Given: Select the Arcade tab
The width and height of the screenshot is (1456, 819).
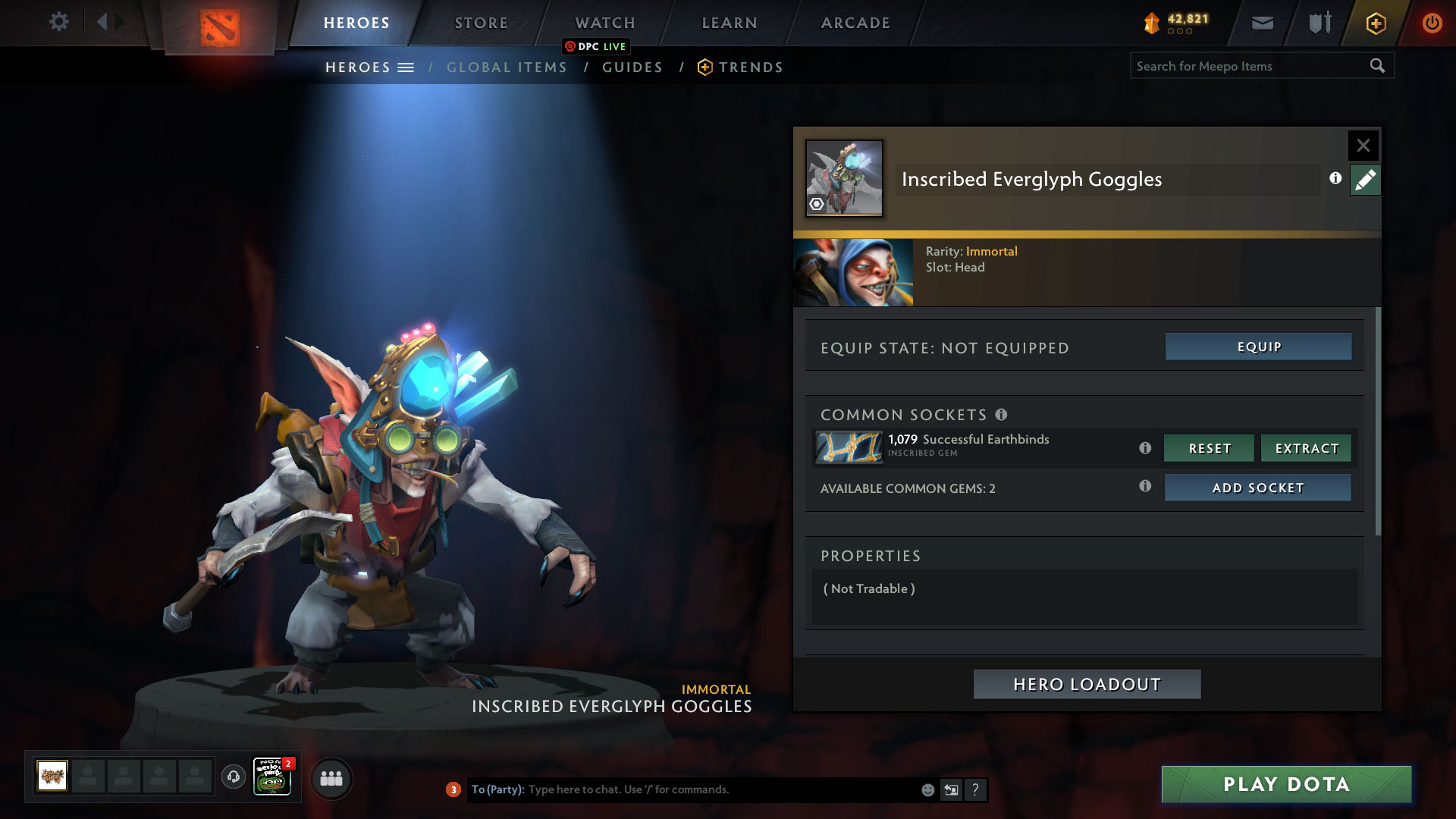Looking at the screenshot, I should coord(855,23).
